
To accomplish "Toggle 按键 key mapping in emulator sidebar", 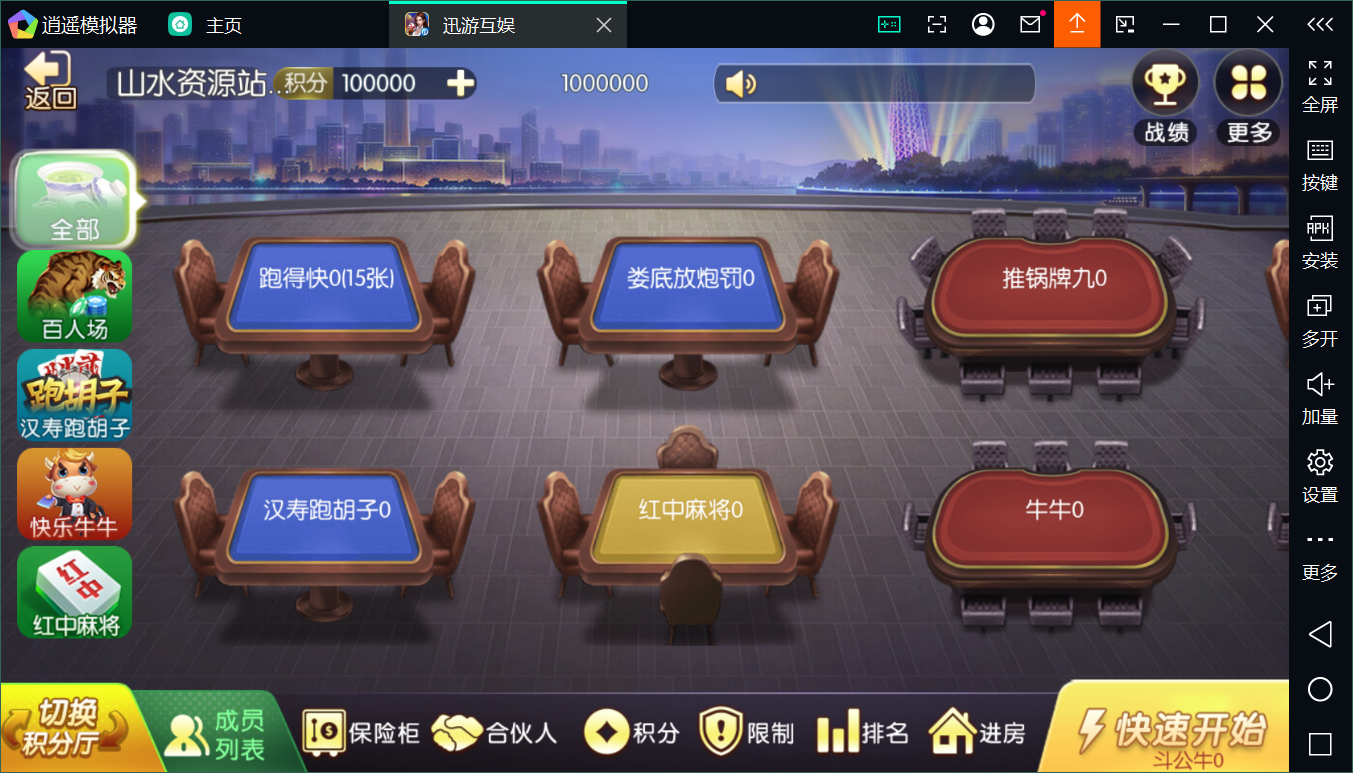I will pyautogui.click(x=1320, y=163).
